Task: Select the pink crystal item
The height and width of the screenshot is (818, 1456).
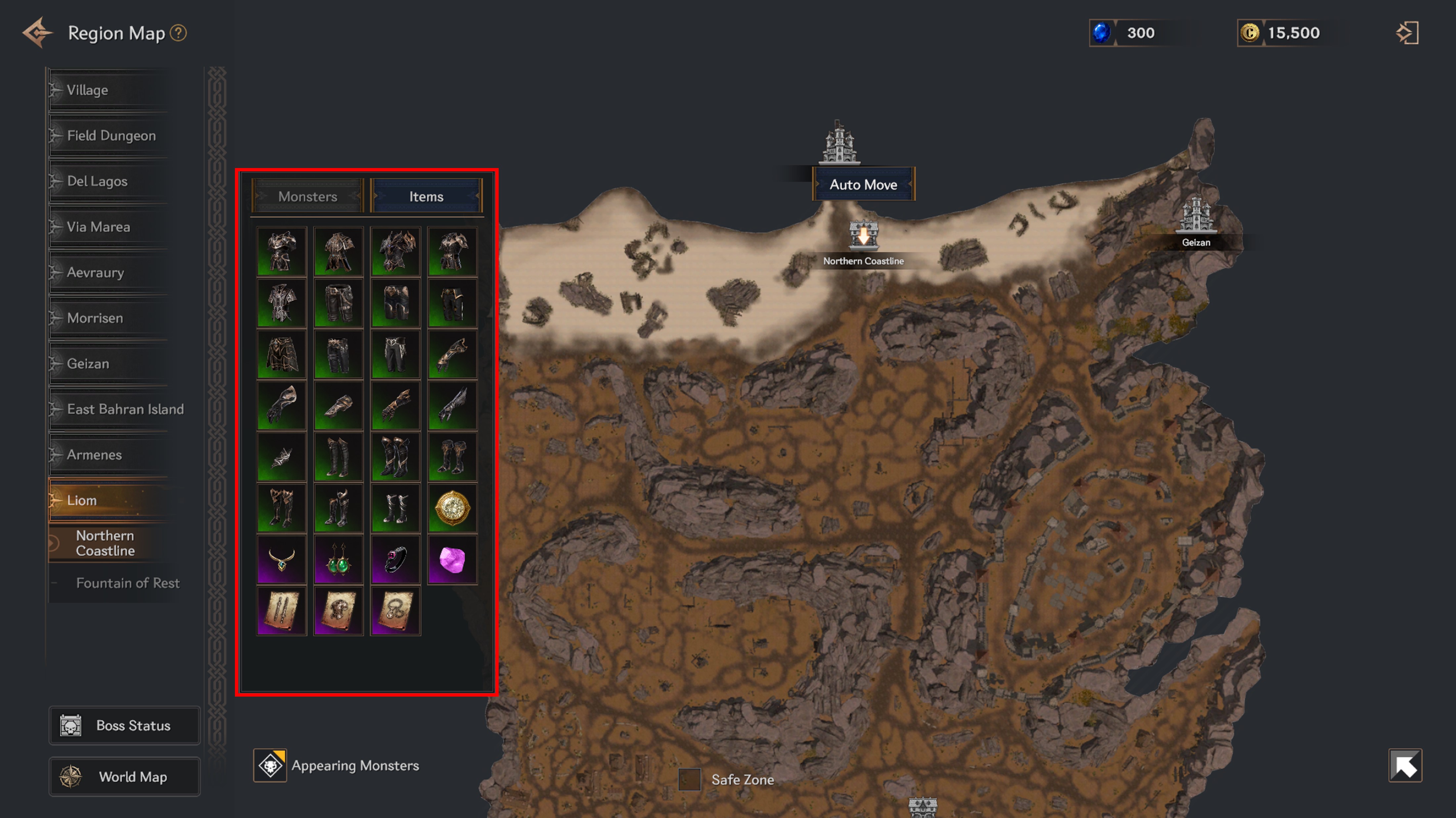Action: click(x=452, y=560)
